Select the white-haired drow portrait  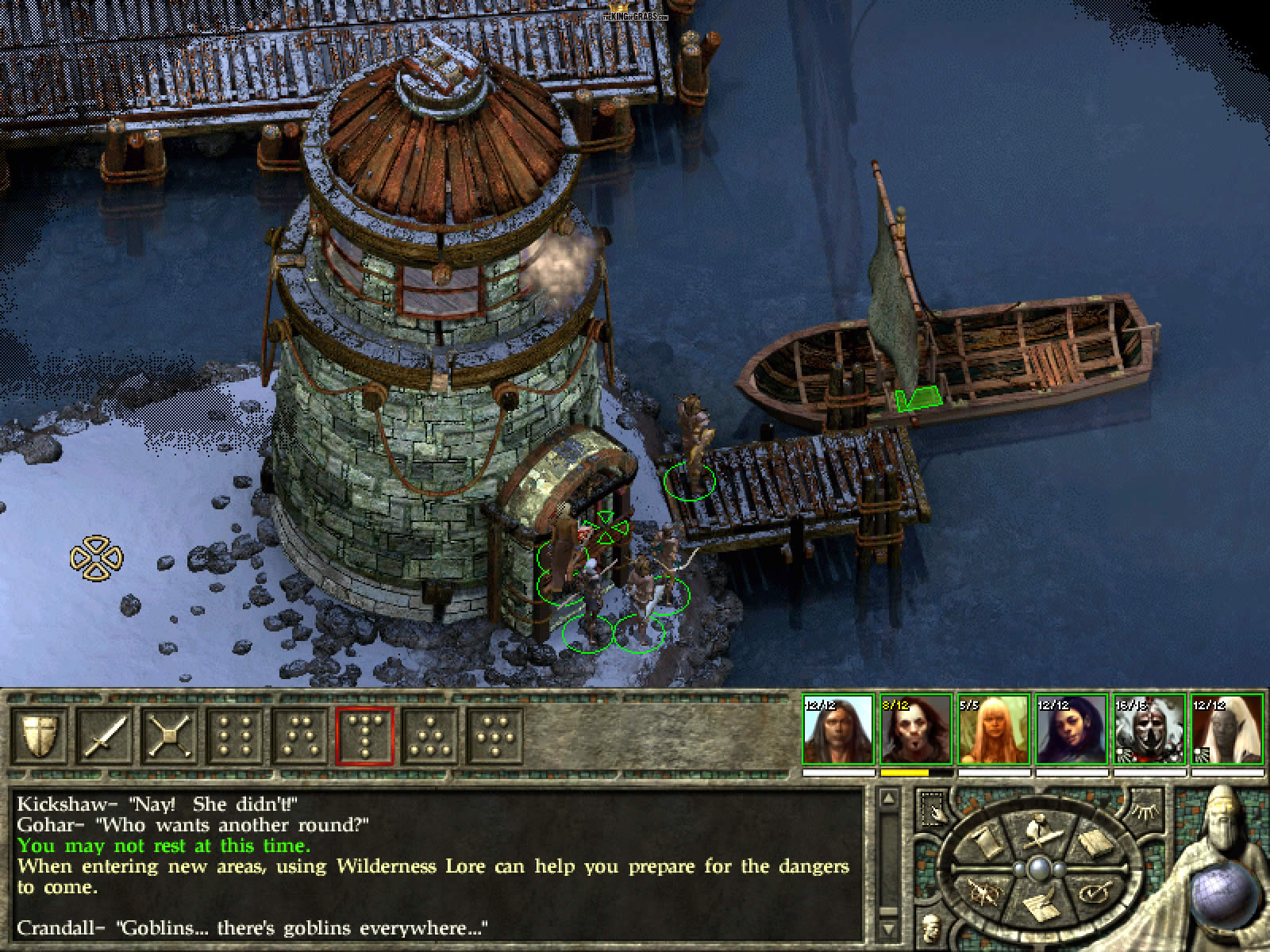[x=1226, y=730]
